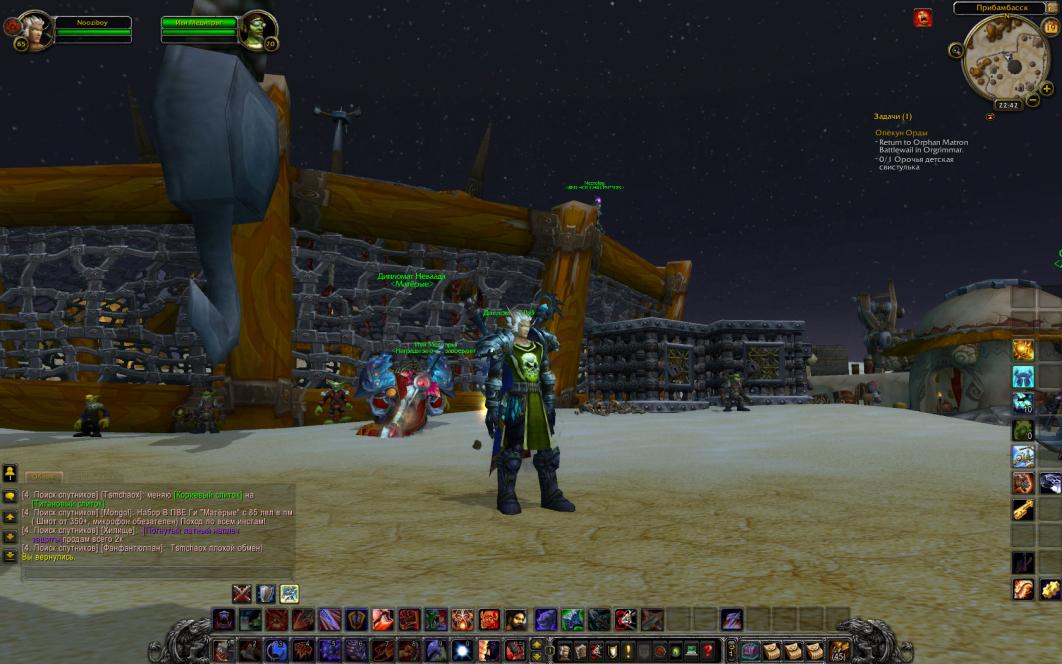Click the red buff icon near minimap

click(922, 17)
